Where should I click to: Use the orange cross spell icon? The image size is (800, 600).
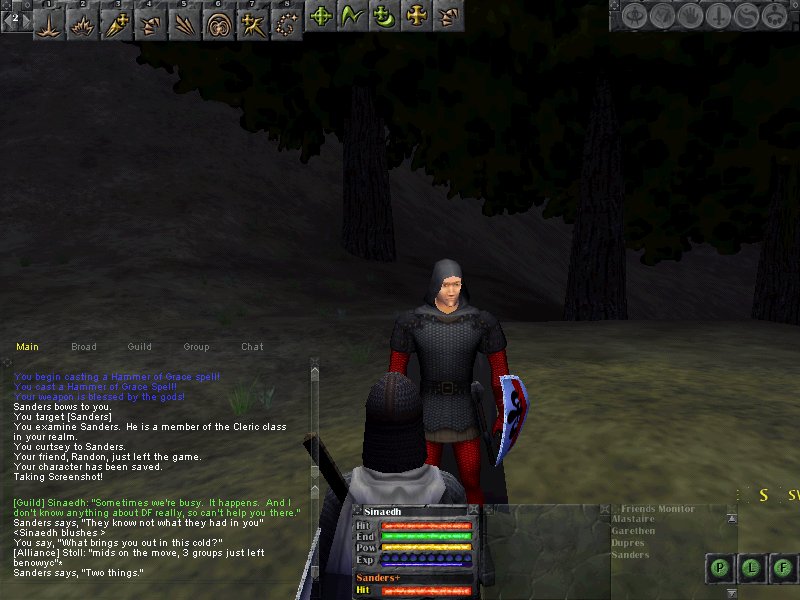pos(415,16)
